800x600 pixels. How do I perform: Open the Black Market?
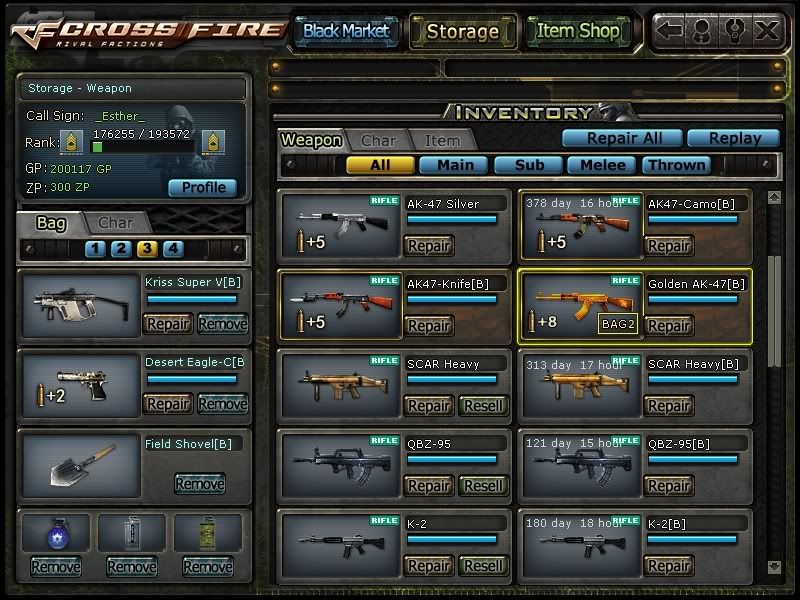point(346,31)
